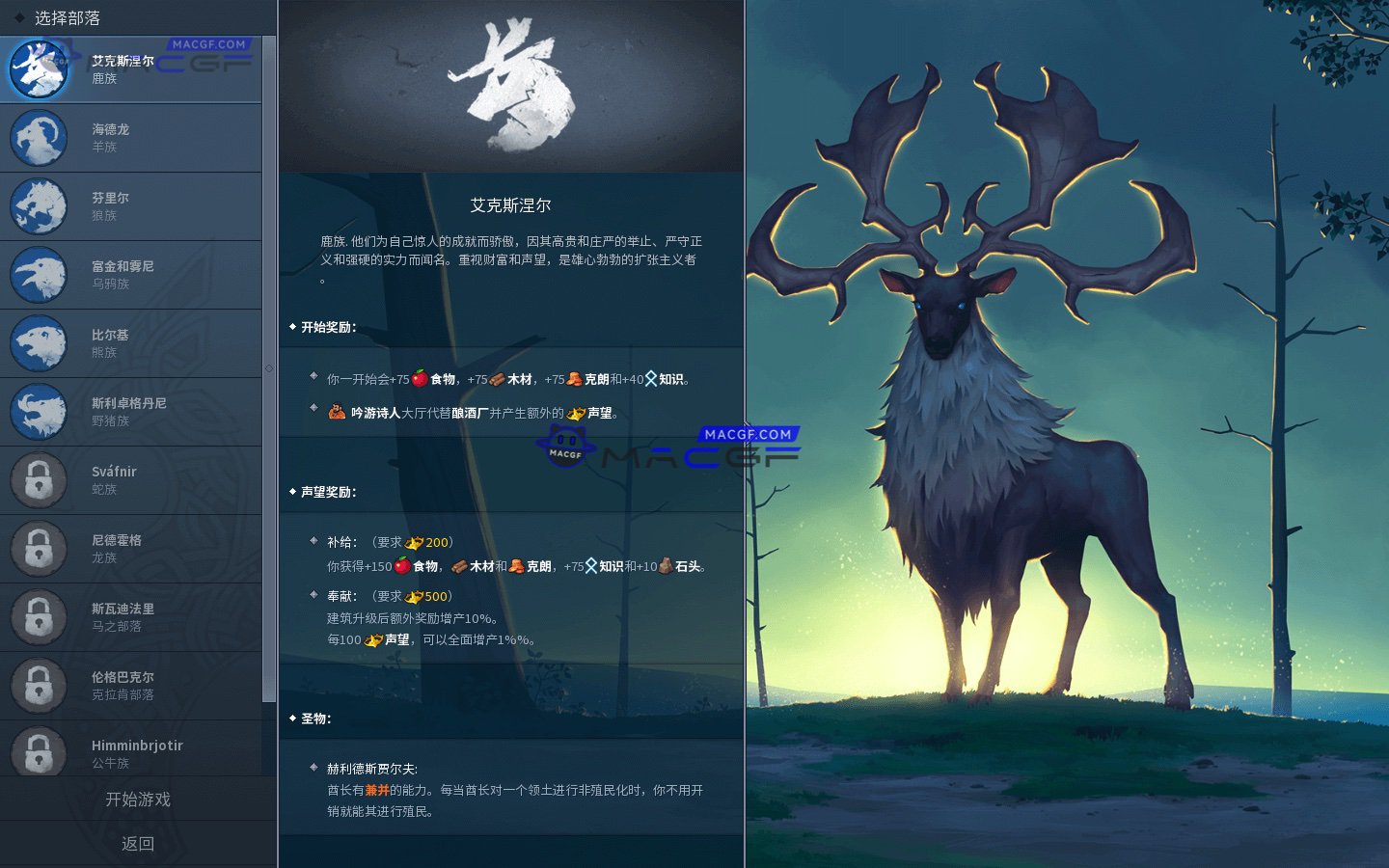The width and height of the screenshot is (1389, 868).
Task: Click the fame horn icon next to 要求200
Action: [x=416, y=542]
